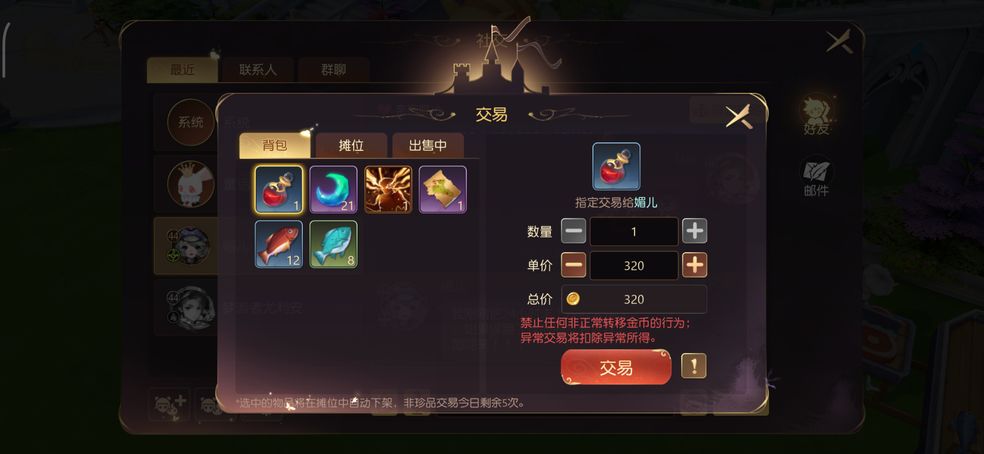The height and width of the screenshot is (454, 984).
Task: Select the red potion in the backpack
Action: (x=279, y=190)
